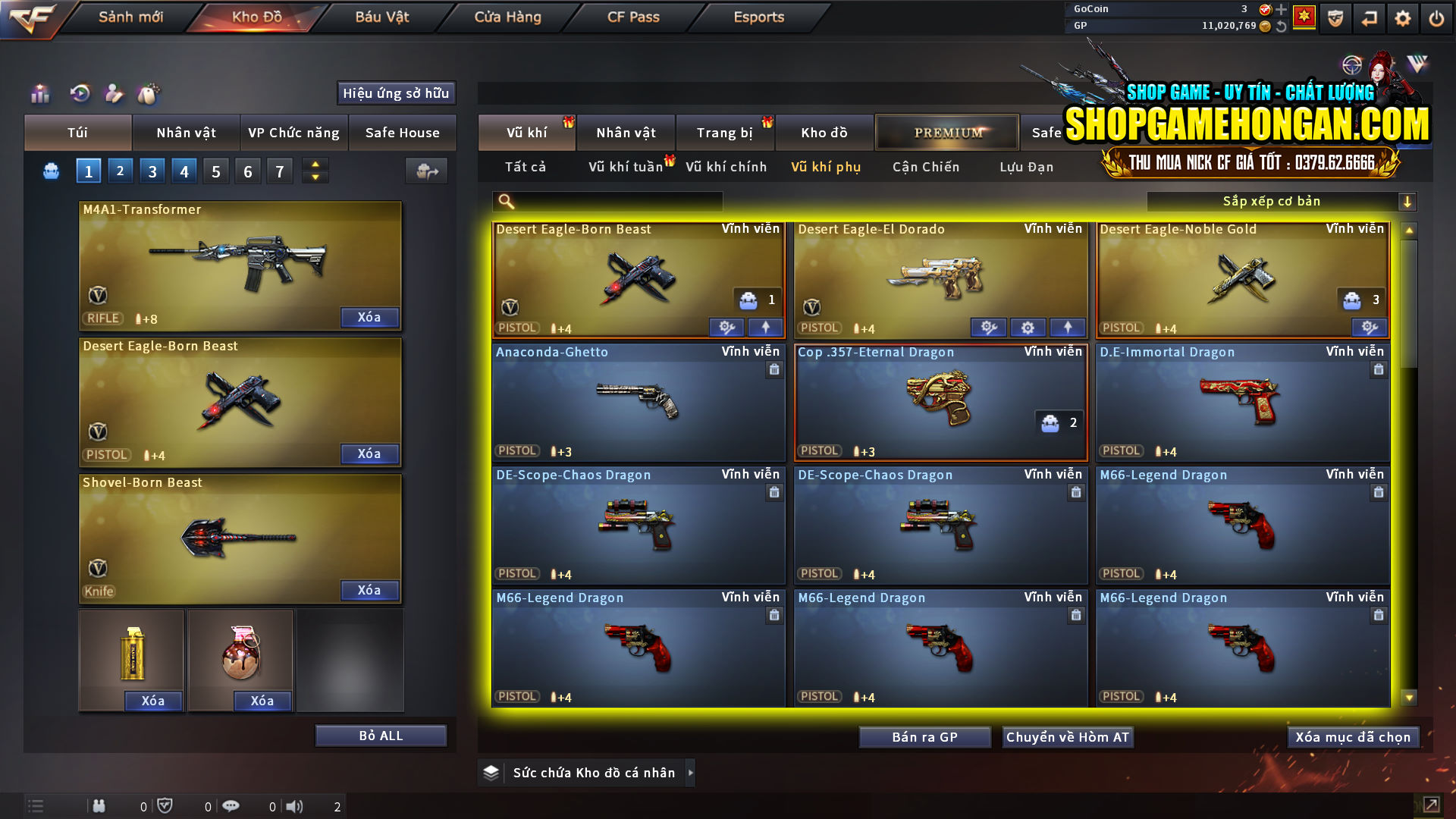Select the replay/history icon in inventory toolbar
Image resolution: width=1456 pixels, height=819 pixels.
[x=82, y=95]
